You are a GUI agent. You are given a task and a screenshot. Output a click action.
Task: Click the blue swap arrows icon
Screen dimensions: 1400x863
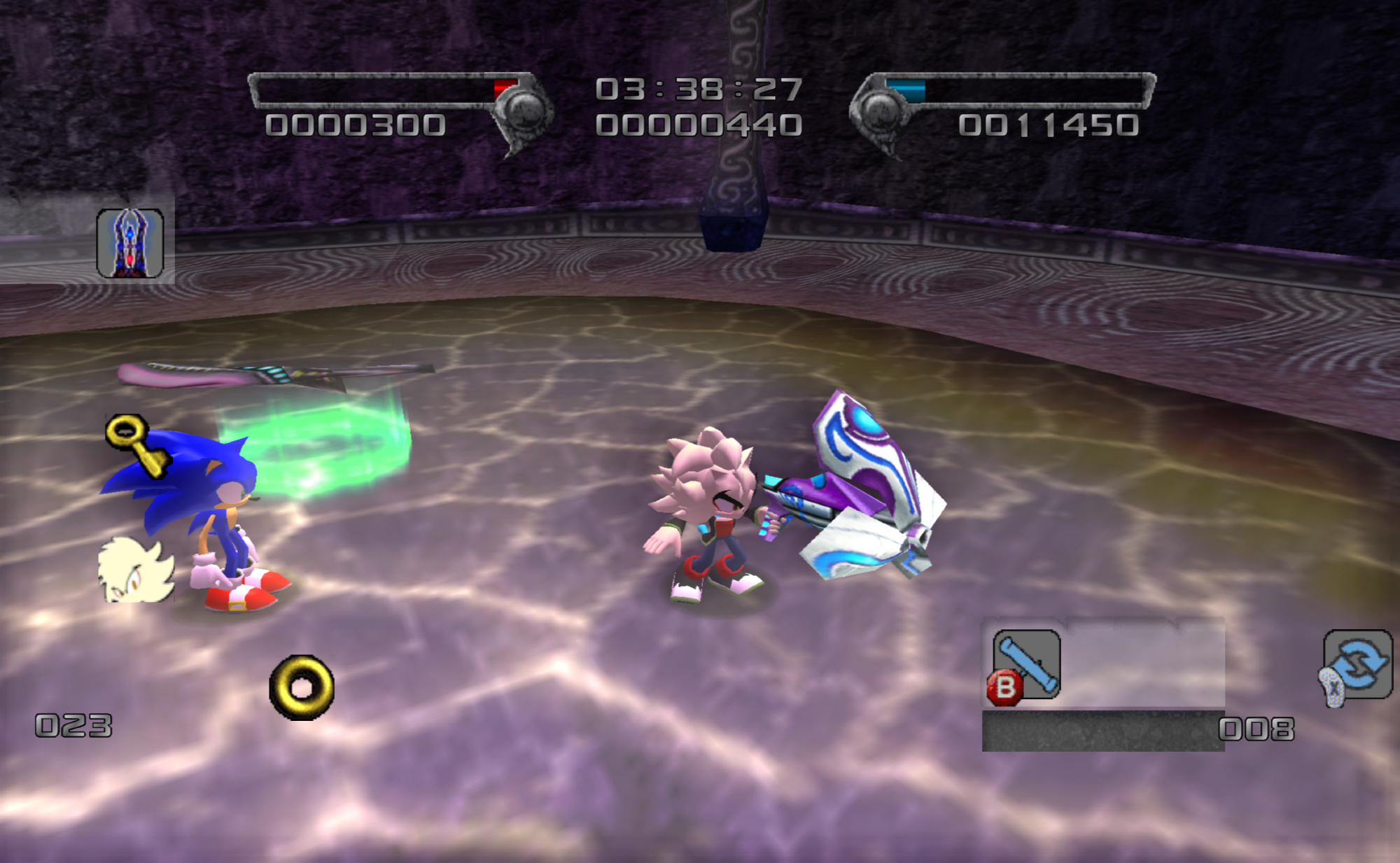point(1359,664)
